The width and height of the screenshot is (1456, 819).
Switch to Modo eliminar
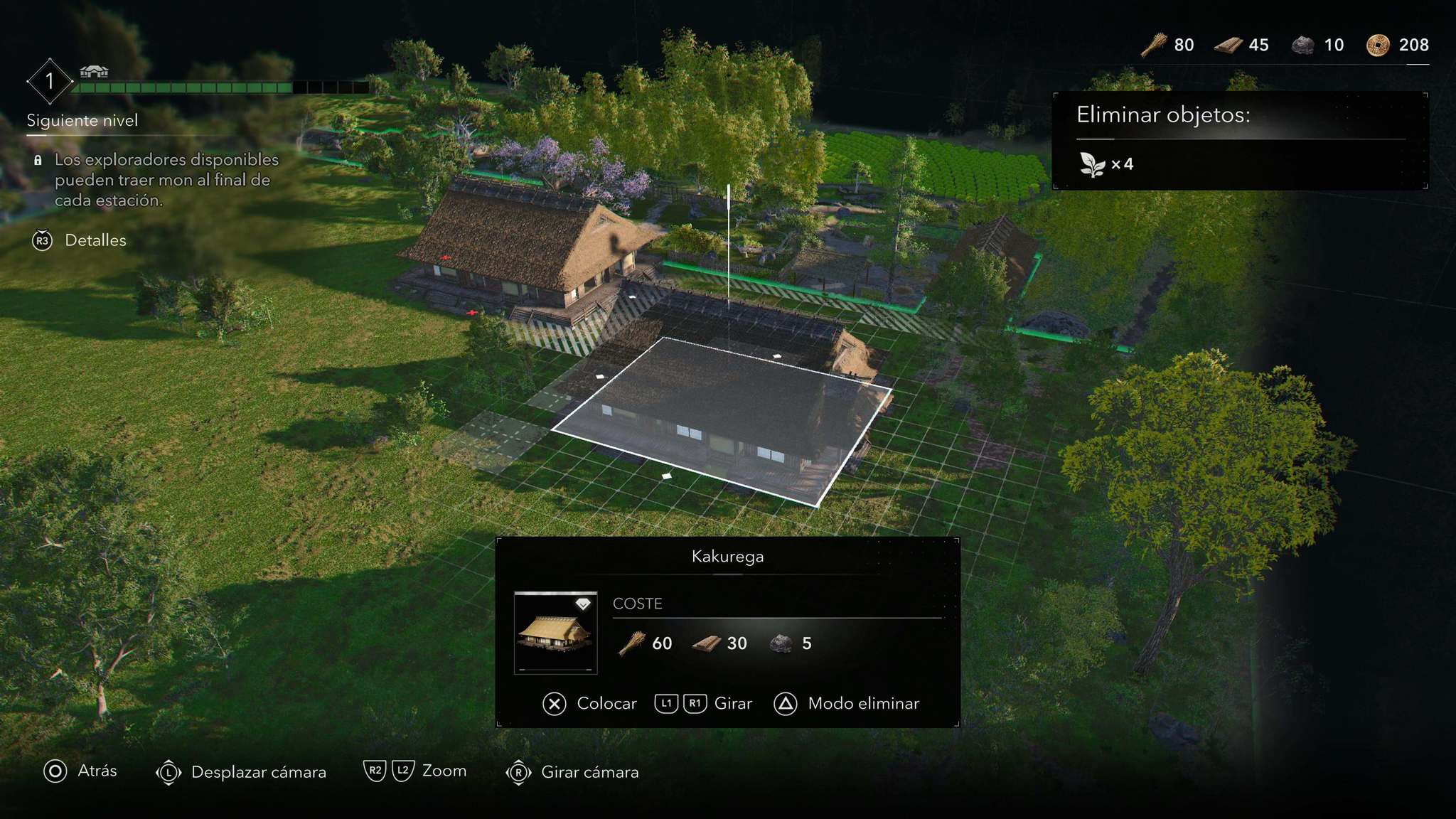click(x=847, y=704)
